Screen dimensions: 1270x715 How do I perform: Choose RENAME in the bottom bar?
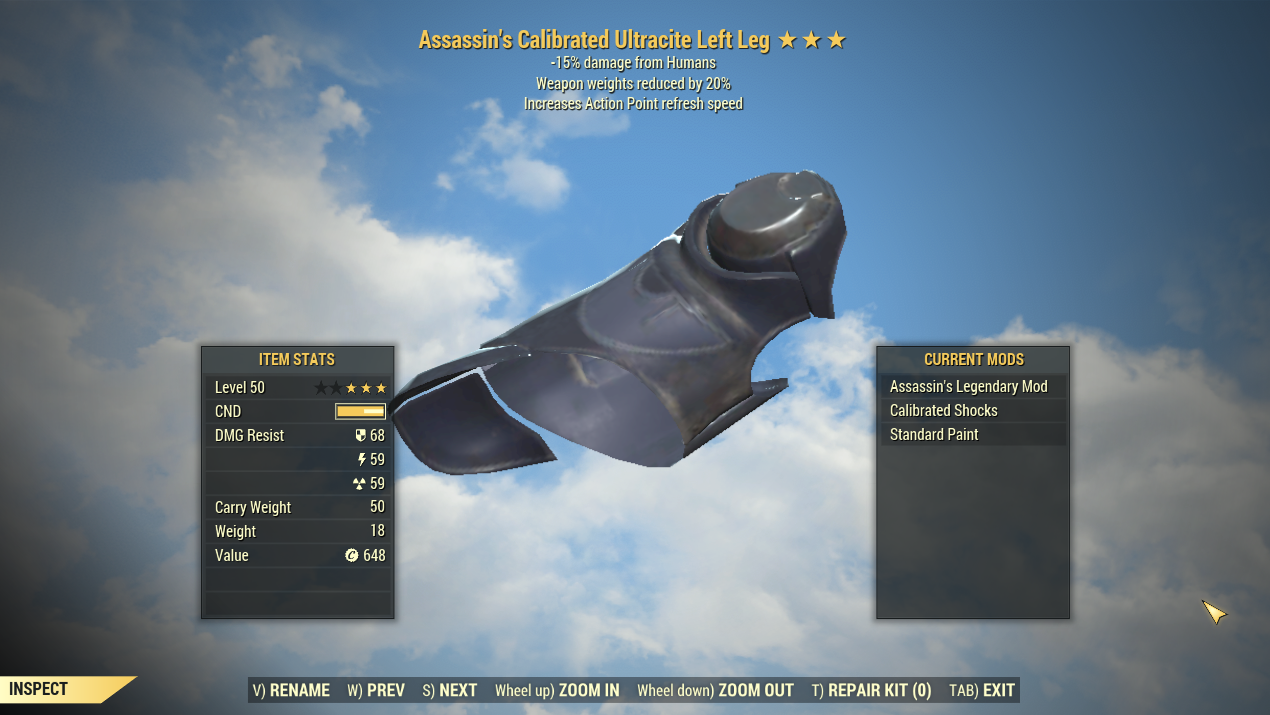pyautogui.click(x=291, y=690)
